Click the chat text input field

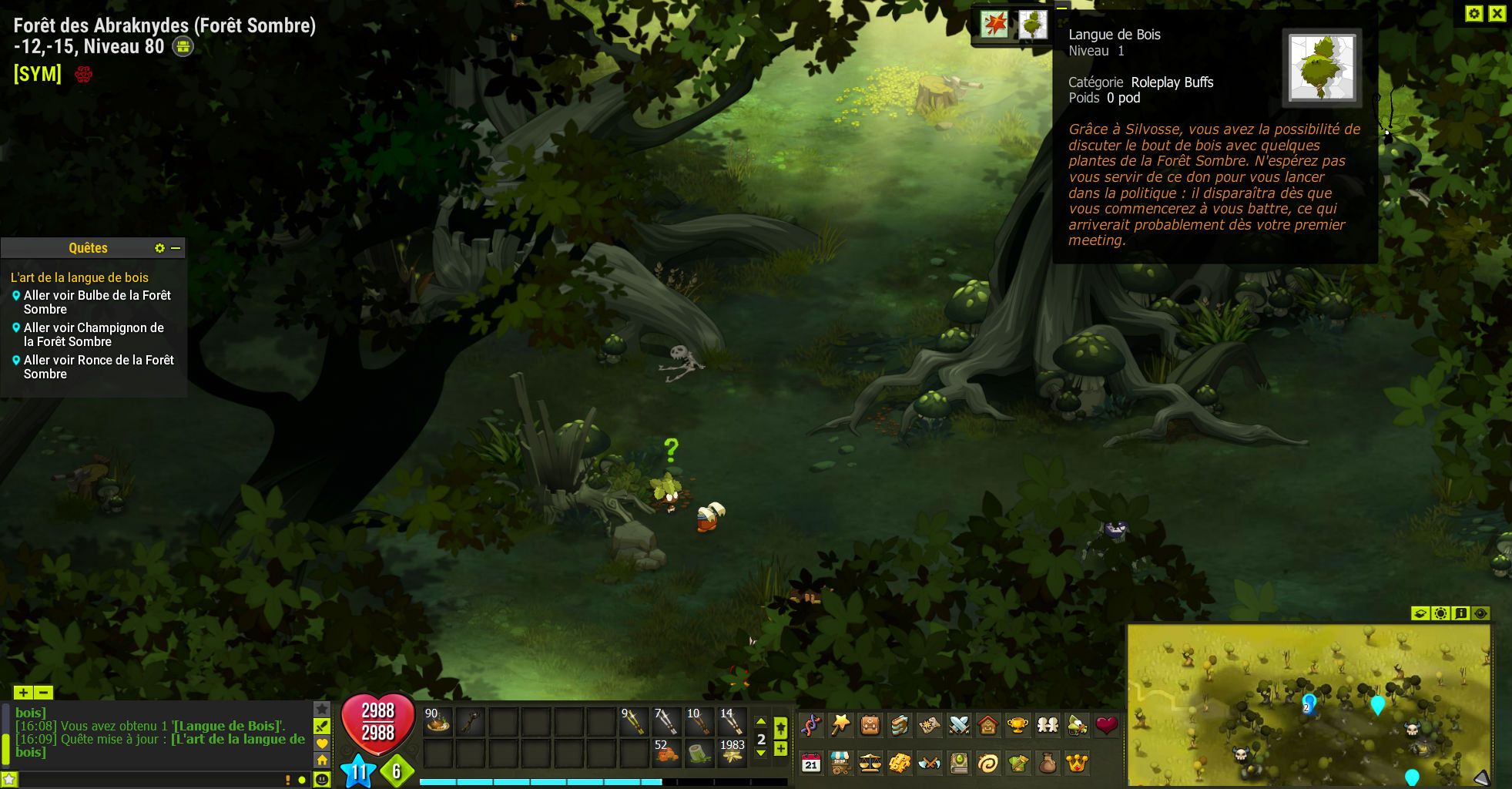[x=146, y=780]
